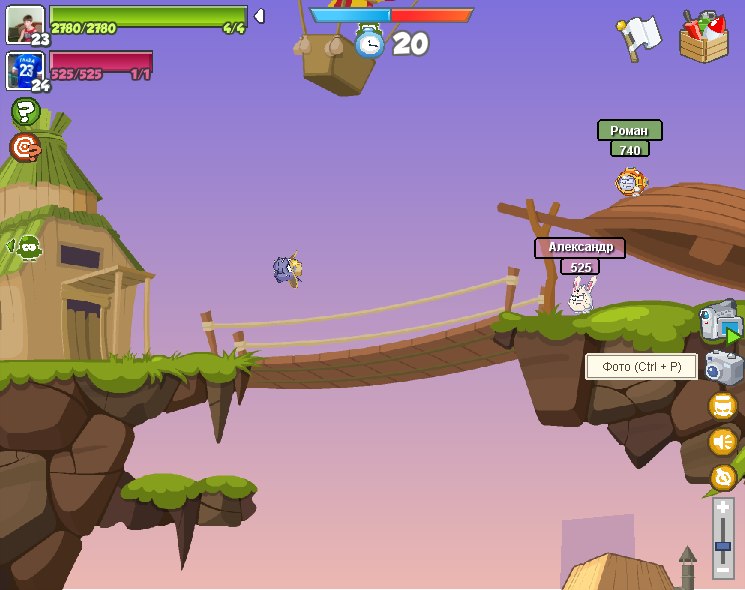Open the weapon crate inventory
The width and height of the screenshot is (745, 590).
704,37
